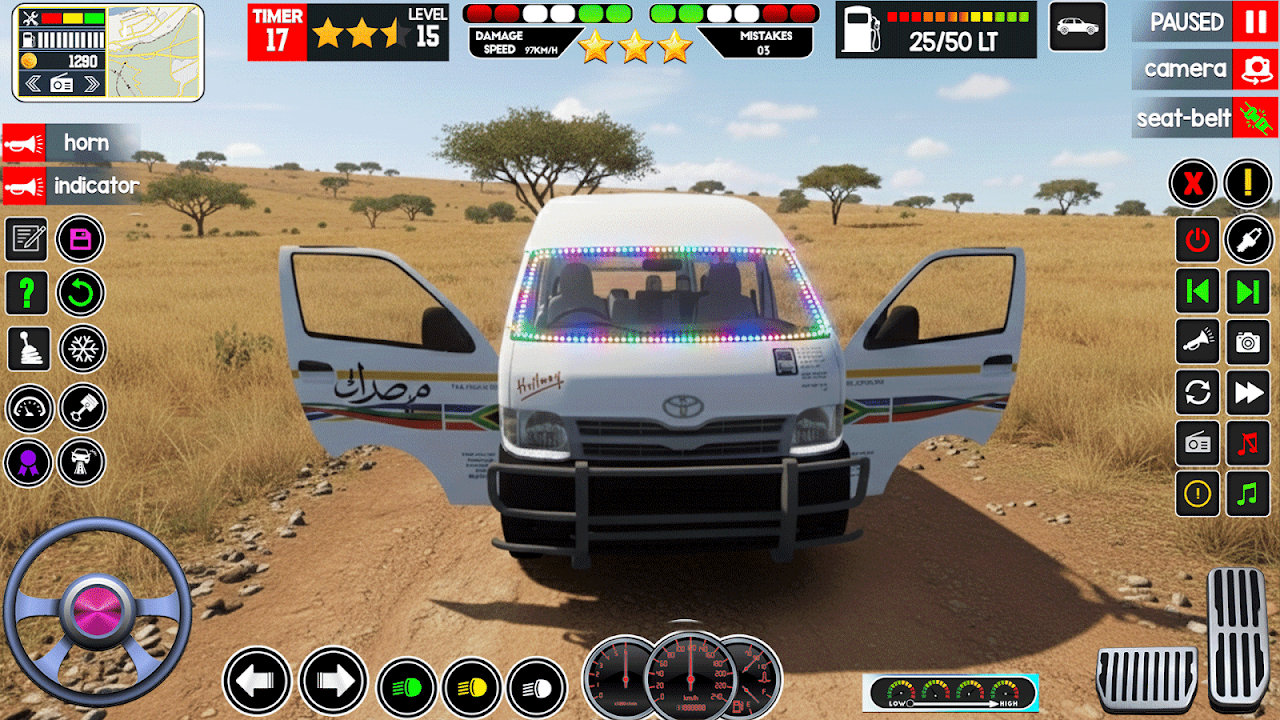Tap the white car icon button
1280x720 pixels.
click(x=1077, y=27)
